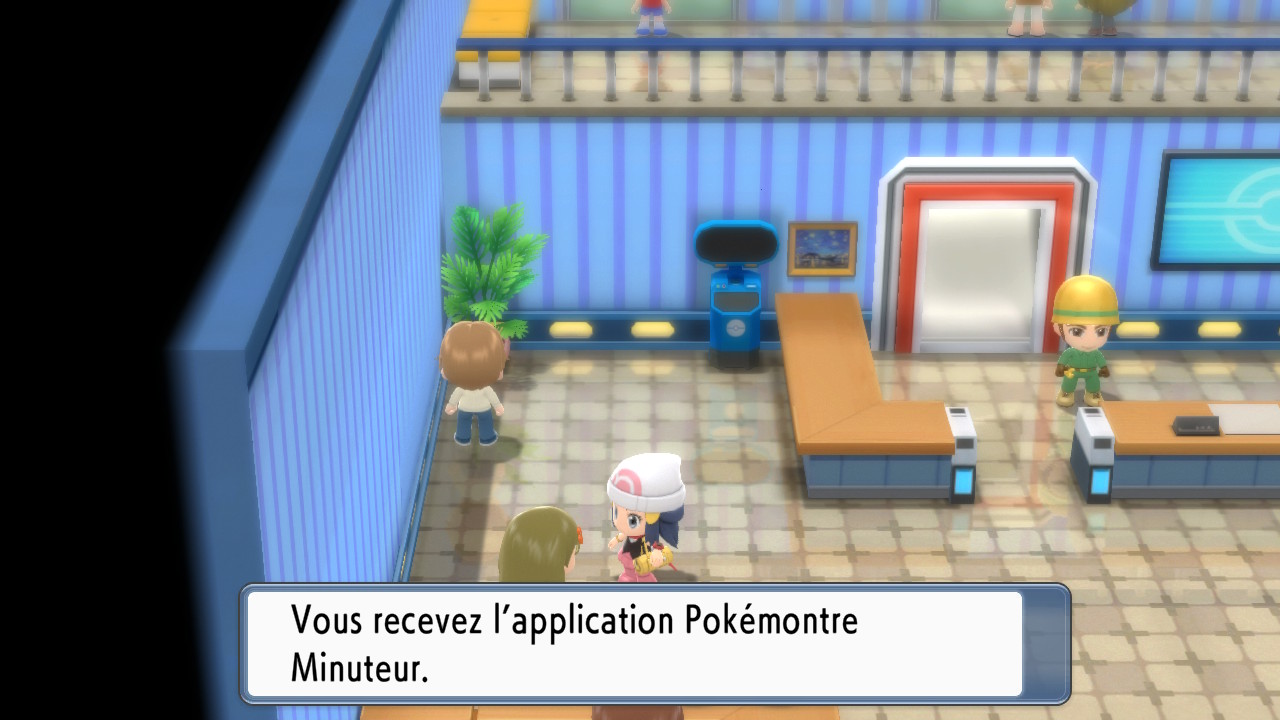Viewport: 1280px width, 720px height.
Task: Advance the Pokémontre Minuteur dialogue box
Action: point(655,643)
